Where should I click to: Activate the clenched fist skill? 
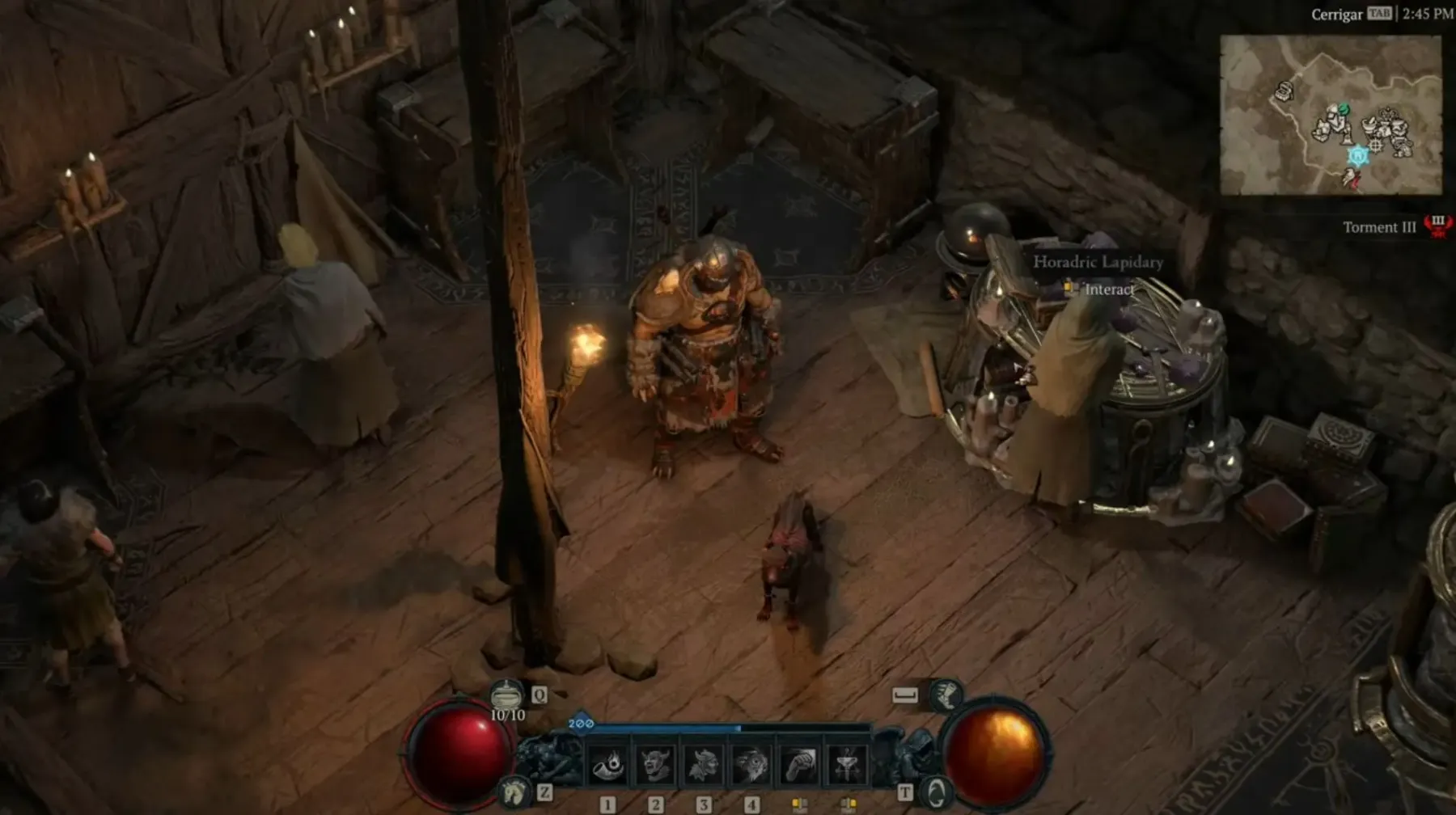(x=799, y=765)
